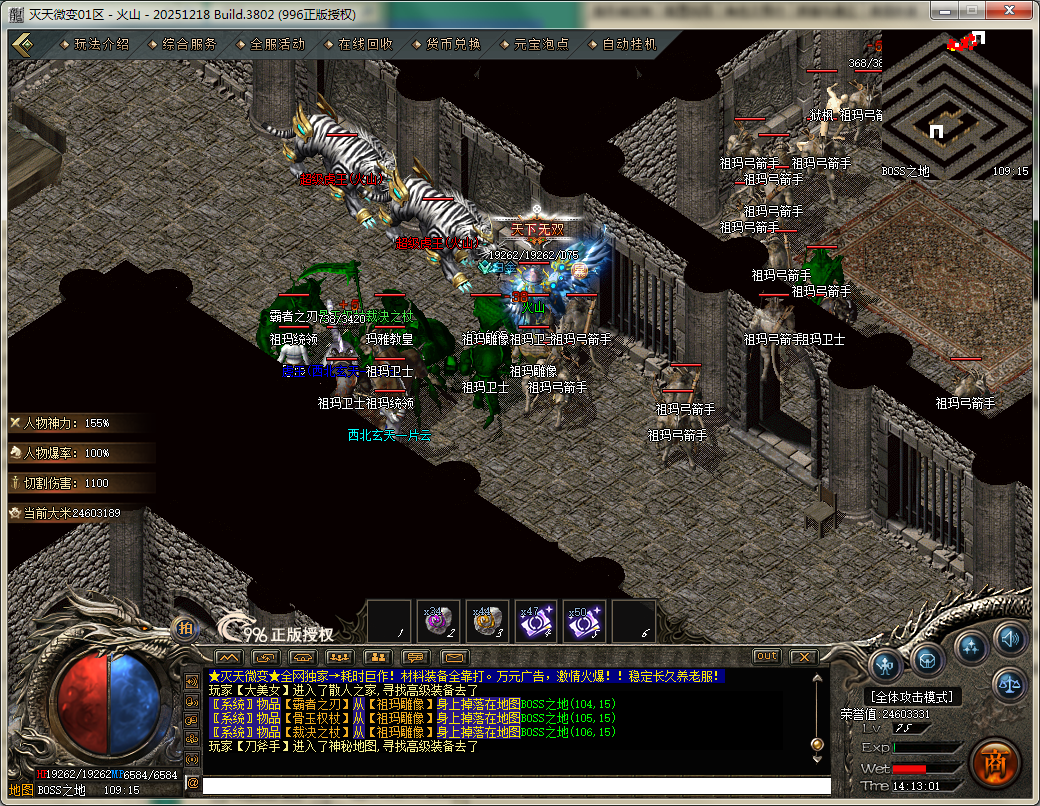The image size is (1040, 806).
Task: Open the character equipment icon
Action: point(886,664)
